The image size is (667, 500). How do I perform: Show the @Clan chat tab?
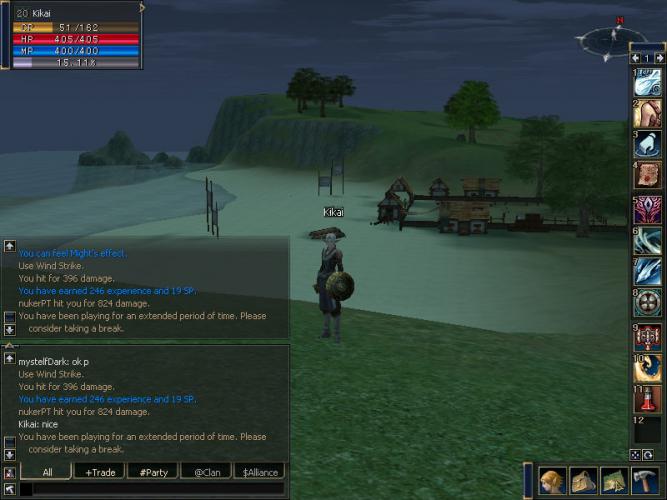pos(206,472)
